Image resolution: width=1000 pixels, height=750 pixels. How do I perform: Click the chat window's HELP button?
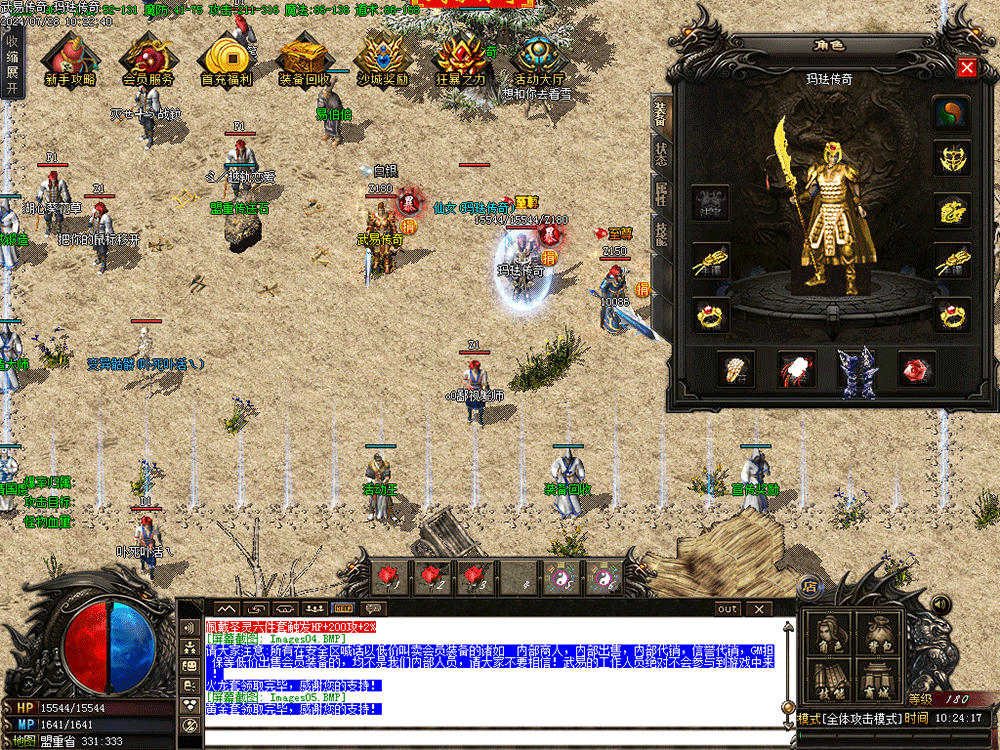(343, 608)
